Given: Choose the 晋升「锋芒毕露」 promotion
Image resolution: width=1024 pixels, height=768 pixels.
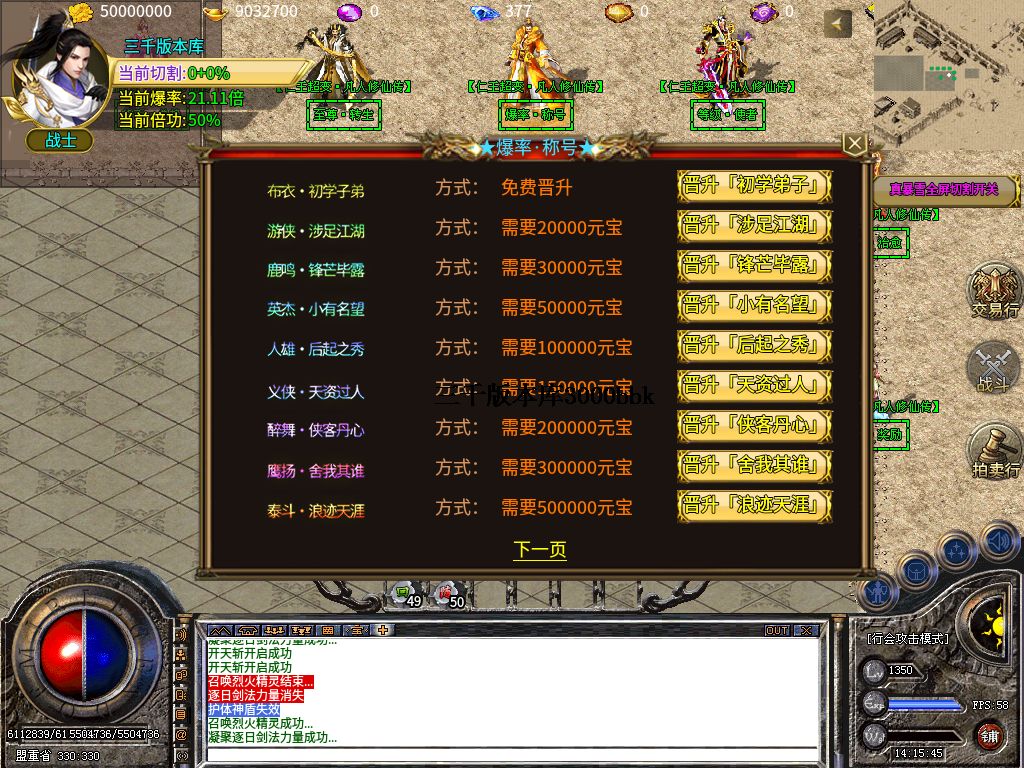Looking at the screenshot, I should coord(755,267).
